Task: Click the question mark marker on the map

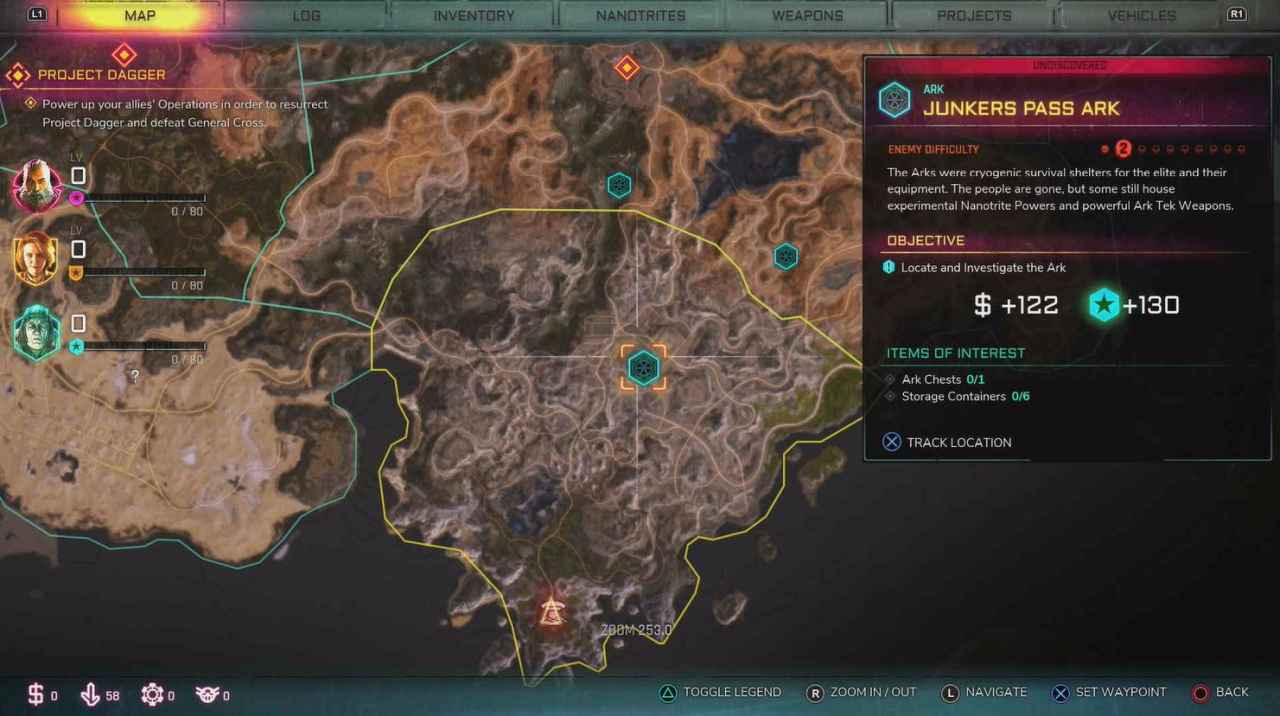Action: [x=135, y=377]
